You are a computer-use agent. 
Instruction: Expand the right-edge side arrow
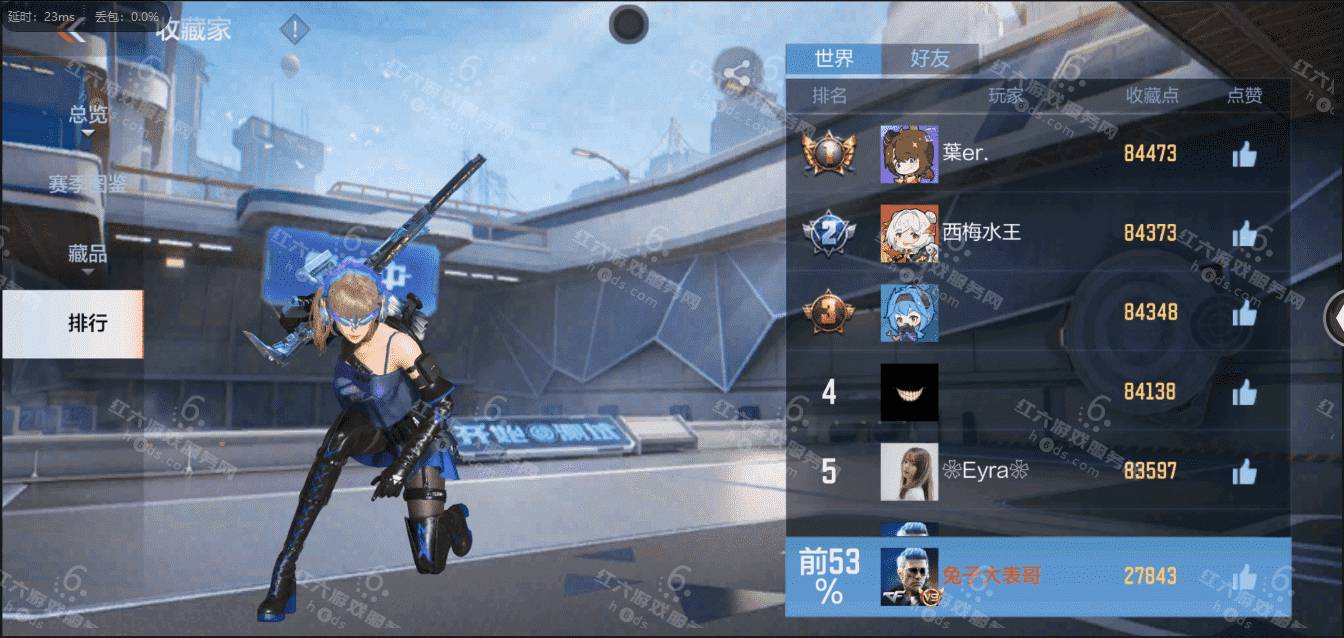click(x=1334, y=318)
